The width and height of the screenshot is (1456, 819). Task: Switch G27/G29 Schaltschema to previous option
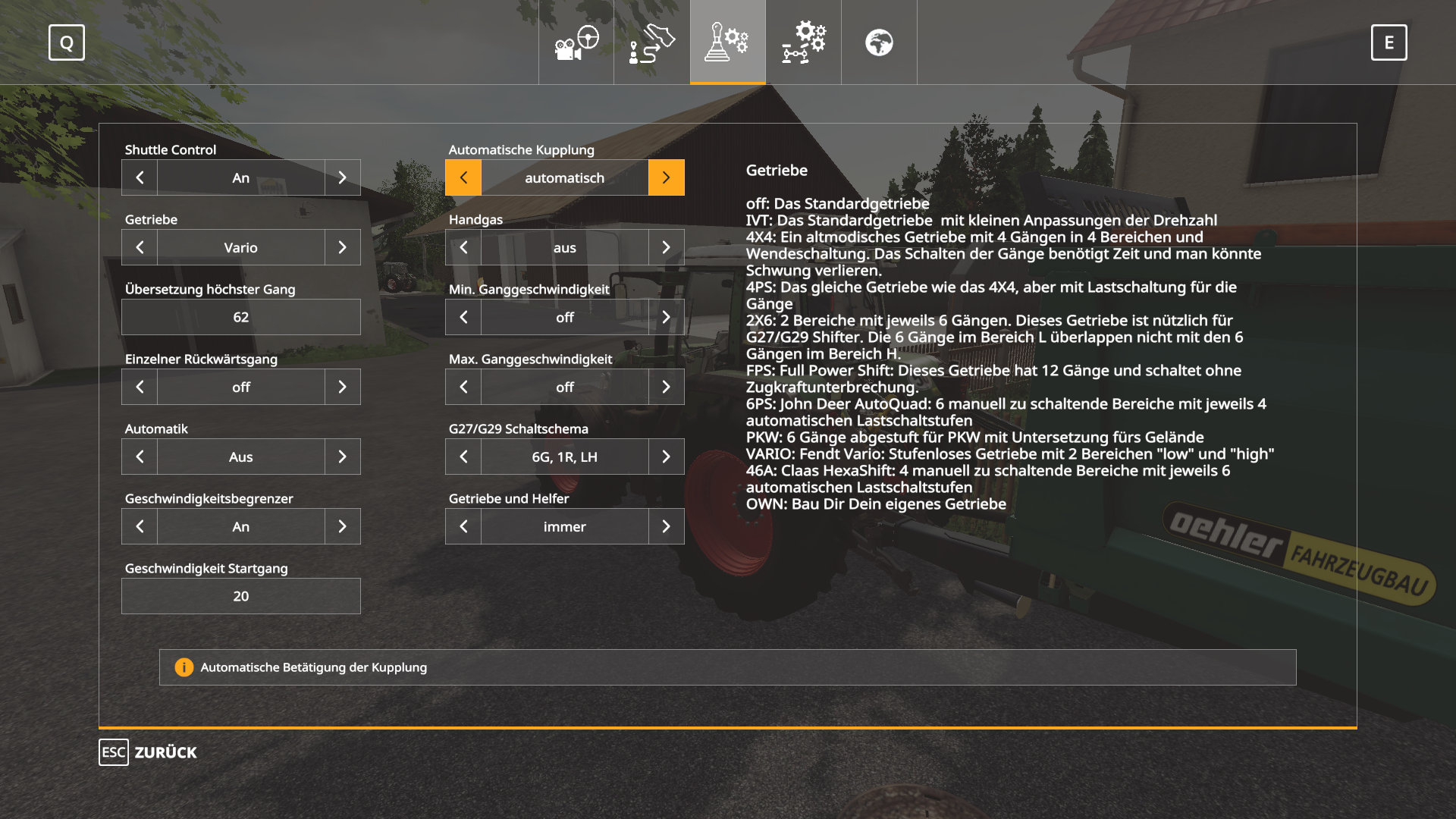coord(463,457)
